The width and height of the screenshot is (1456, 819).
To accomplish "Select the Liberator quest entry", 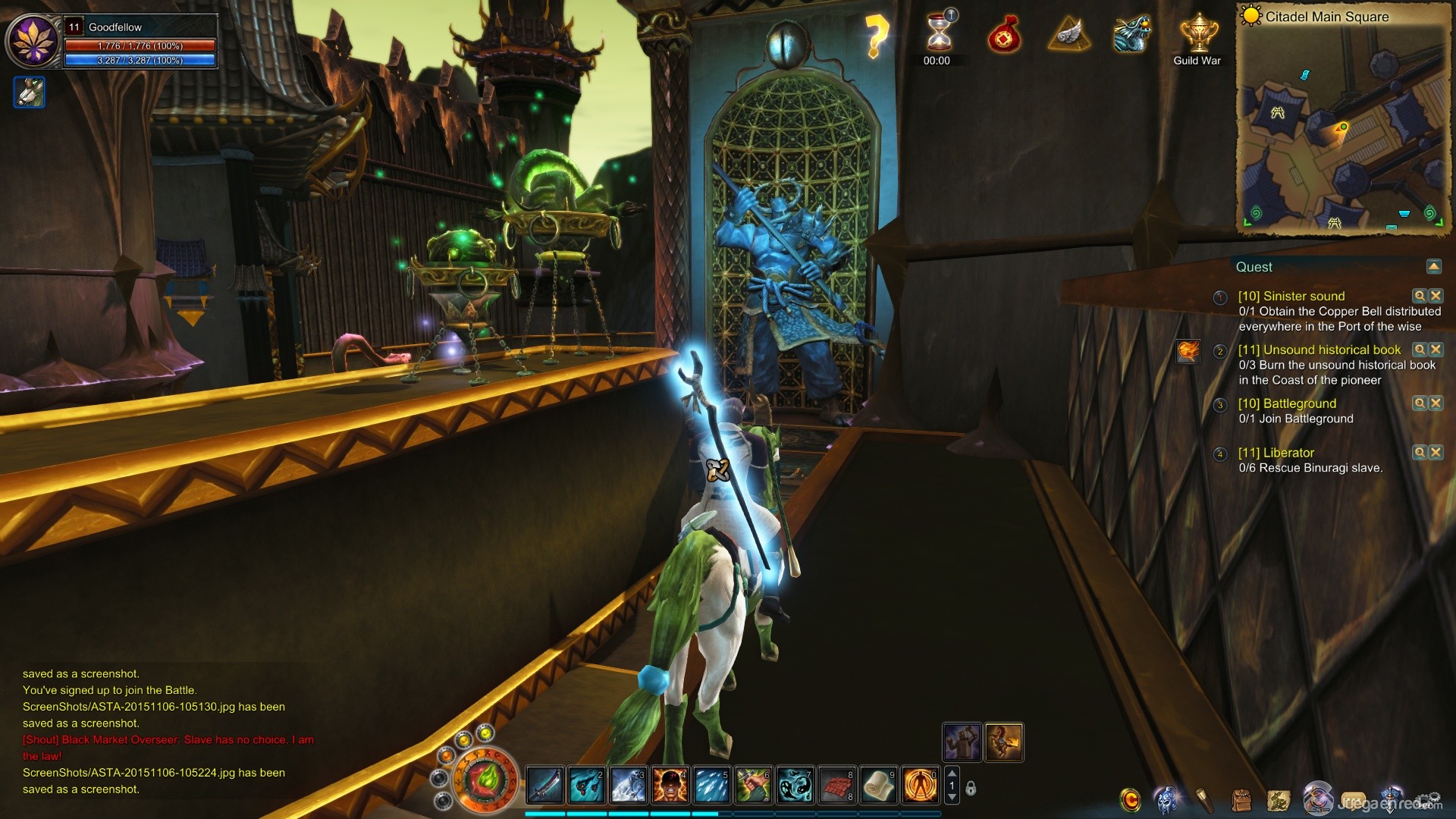I will [x=1276, y=453].
